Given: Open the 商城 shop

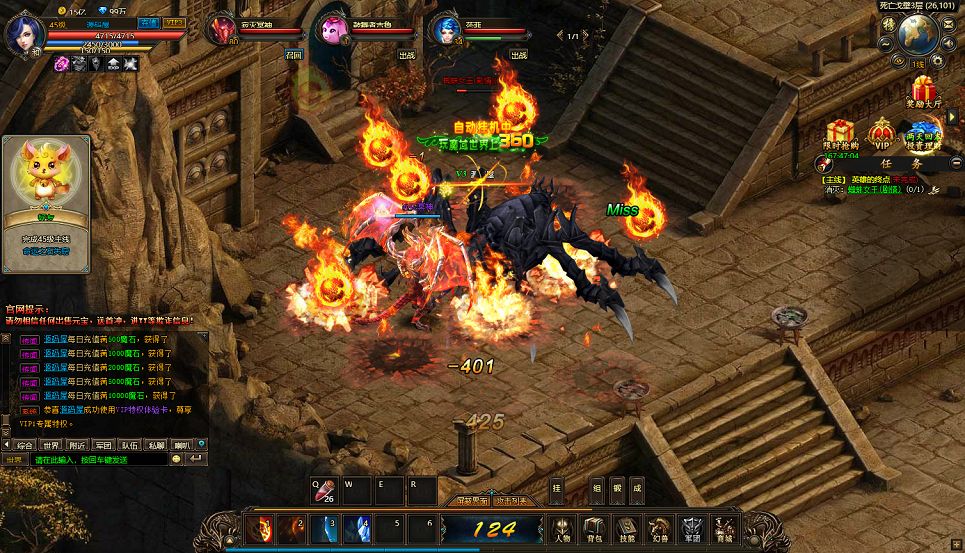Looking at the screenshot, I should pos(723,528).
